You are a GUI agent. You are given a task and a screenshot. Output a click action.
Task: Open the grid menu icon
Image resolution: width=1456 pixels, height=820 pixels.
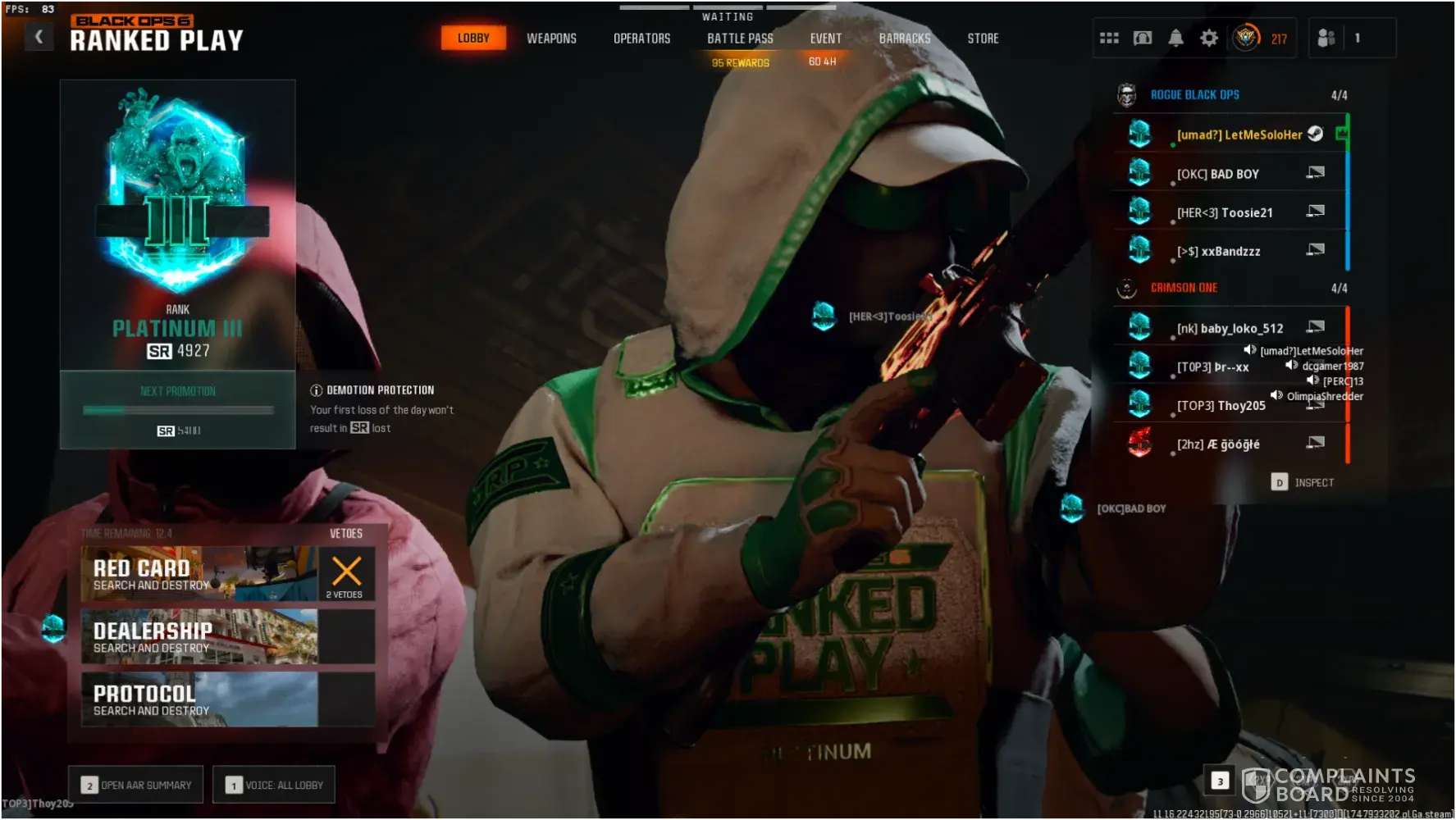(1109, 38)
